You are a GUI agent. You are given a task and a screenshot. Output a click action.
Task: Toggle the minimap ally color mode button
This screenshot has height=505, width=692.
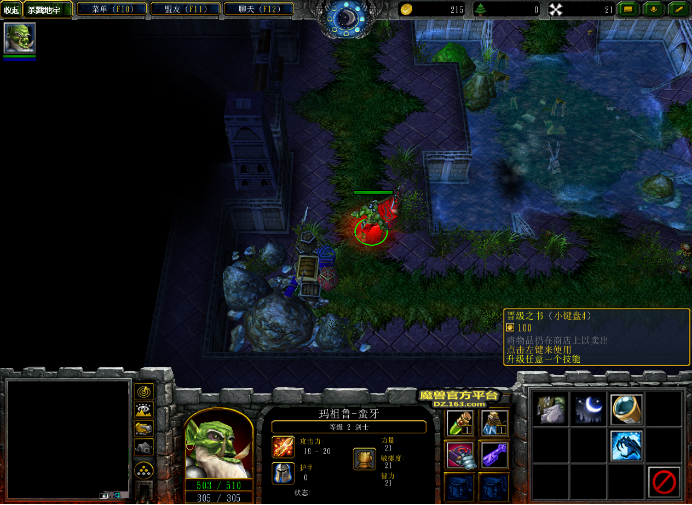(144, 429)
